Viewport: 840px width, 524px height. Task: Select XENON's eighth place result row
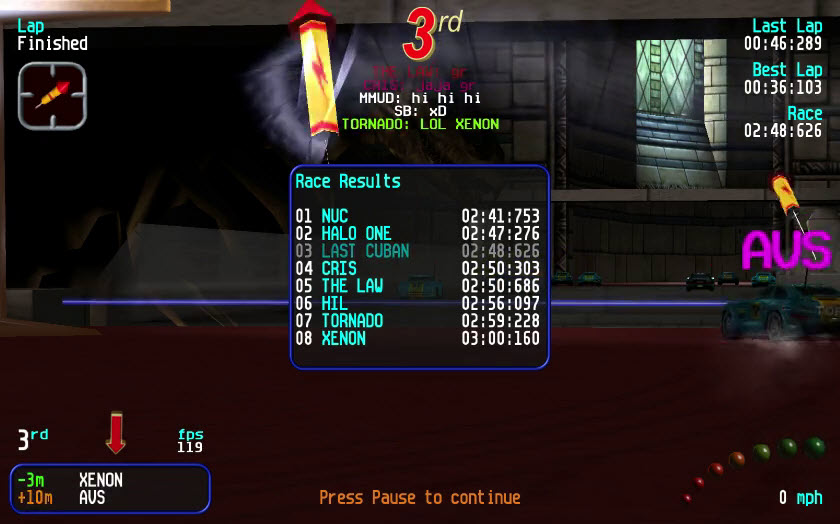(417, 338)
